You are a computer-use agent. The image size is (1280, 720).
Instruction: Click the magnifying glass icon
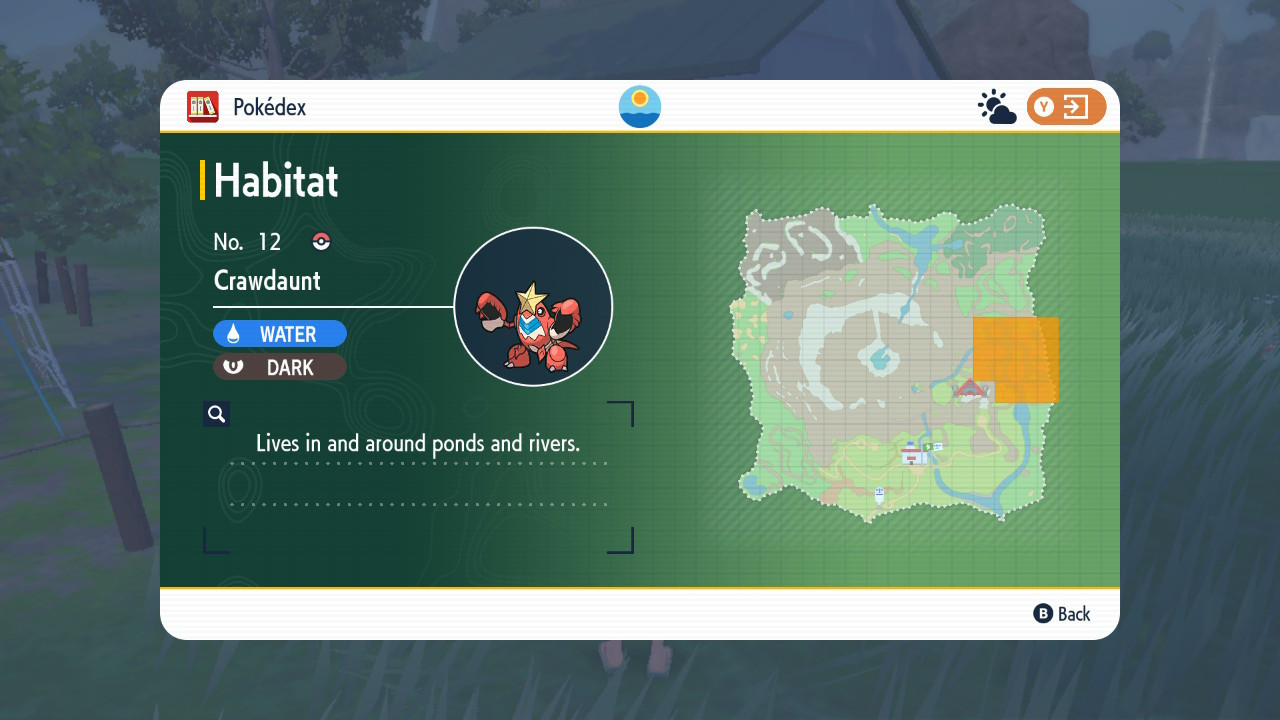point(216,414)
